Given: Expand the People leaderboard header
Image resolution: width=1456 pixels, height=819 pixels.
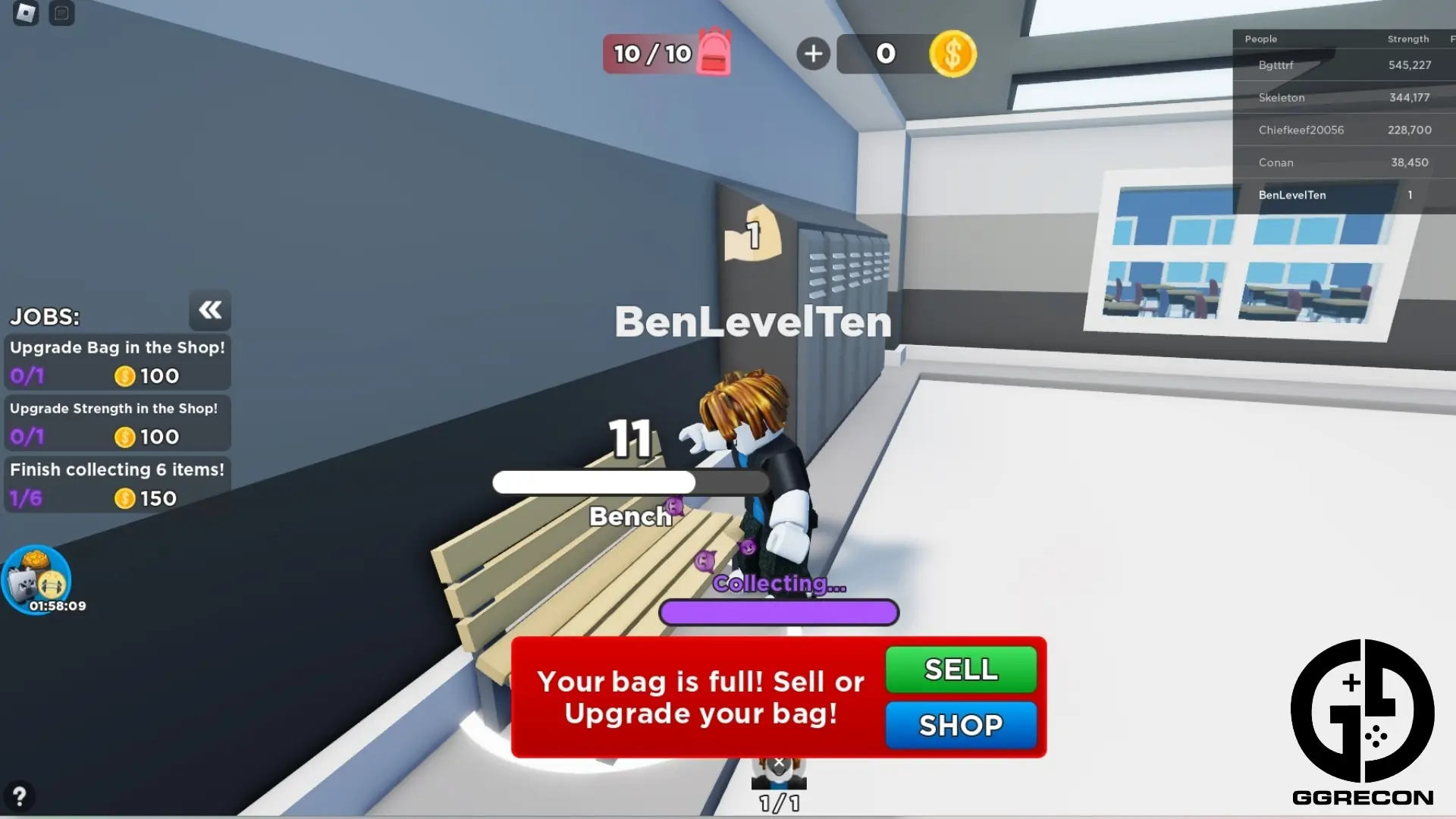Looking at the screenshot, I should tap(1260, 39).
